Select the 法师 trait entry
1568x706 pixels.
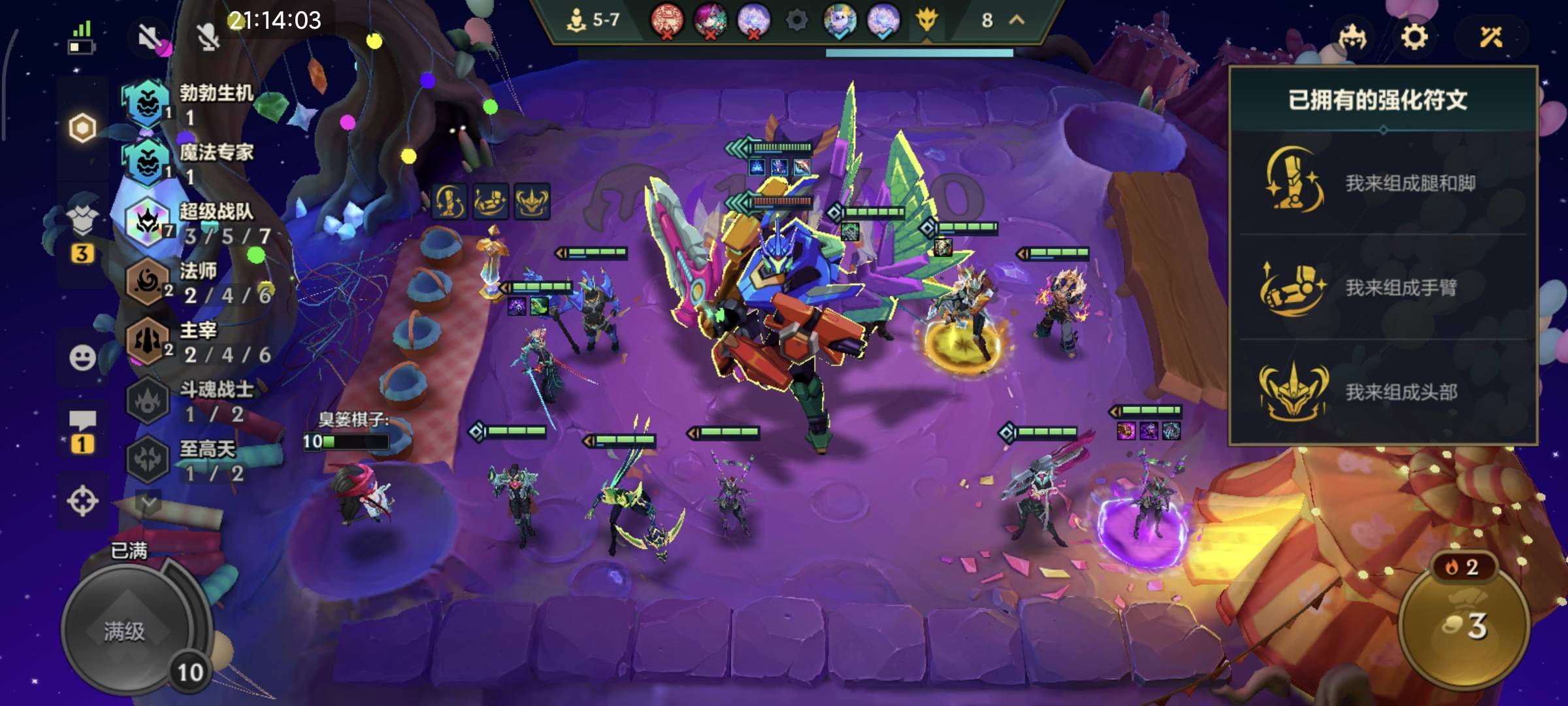click(x=196, y=283)
